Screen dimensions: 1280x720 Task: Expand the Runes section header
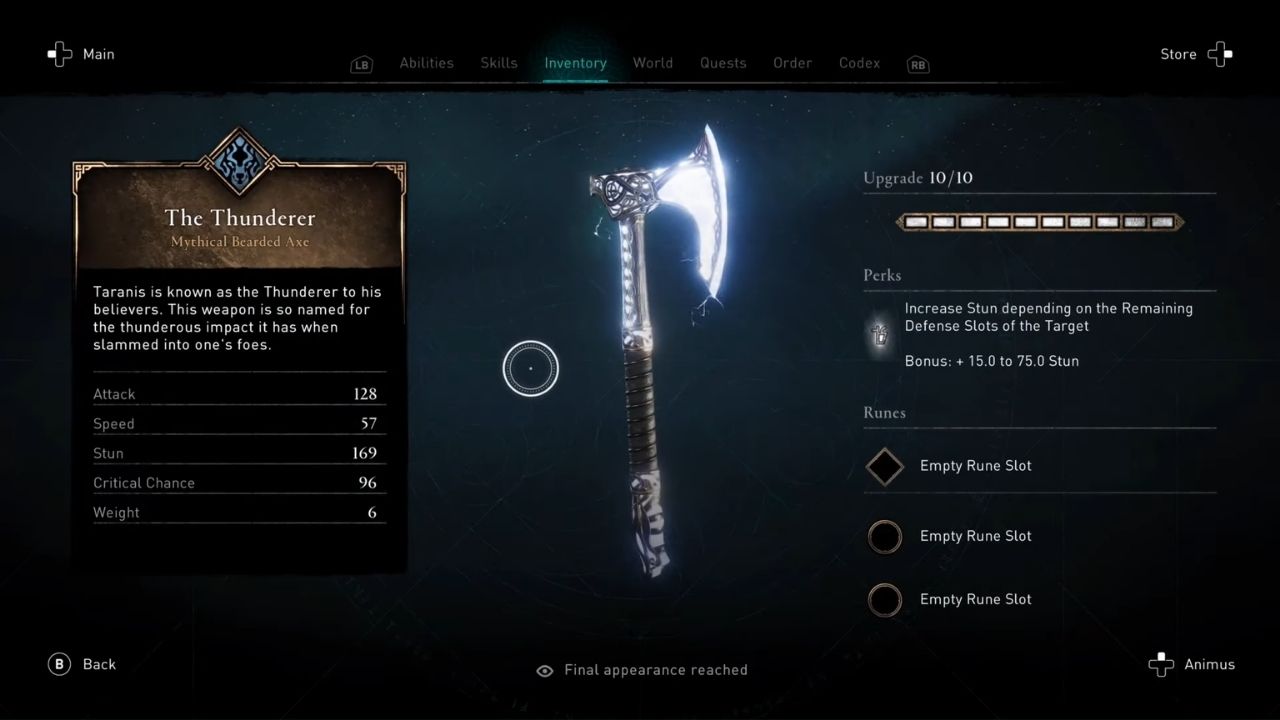click(x=884, y=413)
